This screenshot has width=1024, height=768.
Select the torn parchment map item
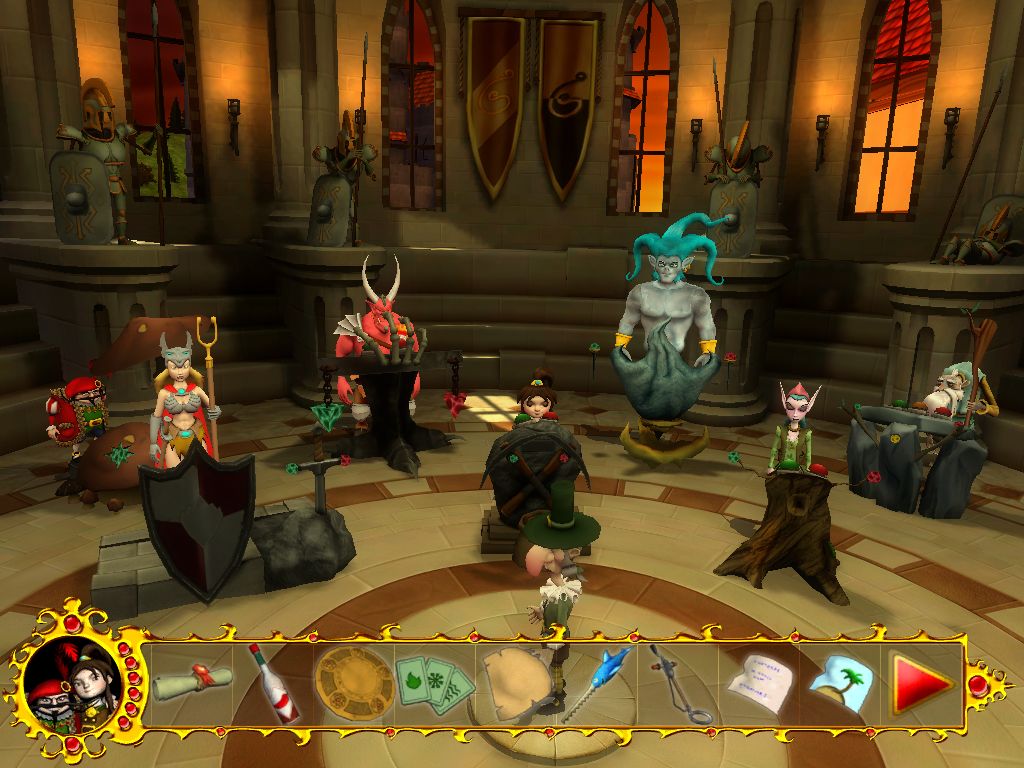tap(516, 683)
